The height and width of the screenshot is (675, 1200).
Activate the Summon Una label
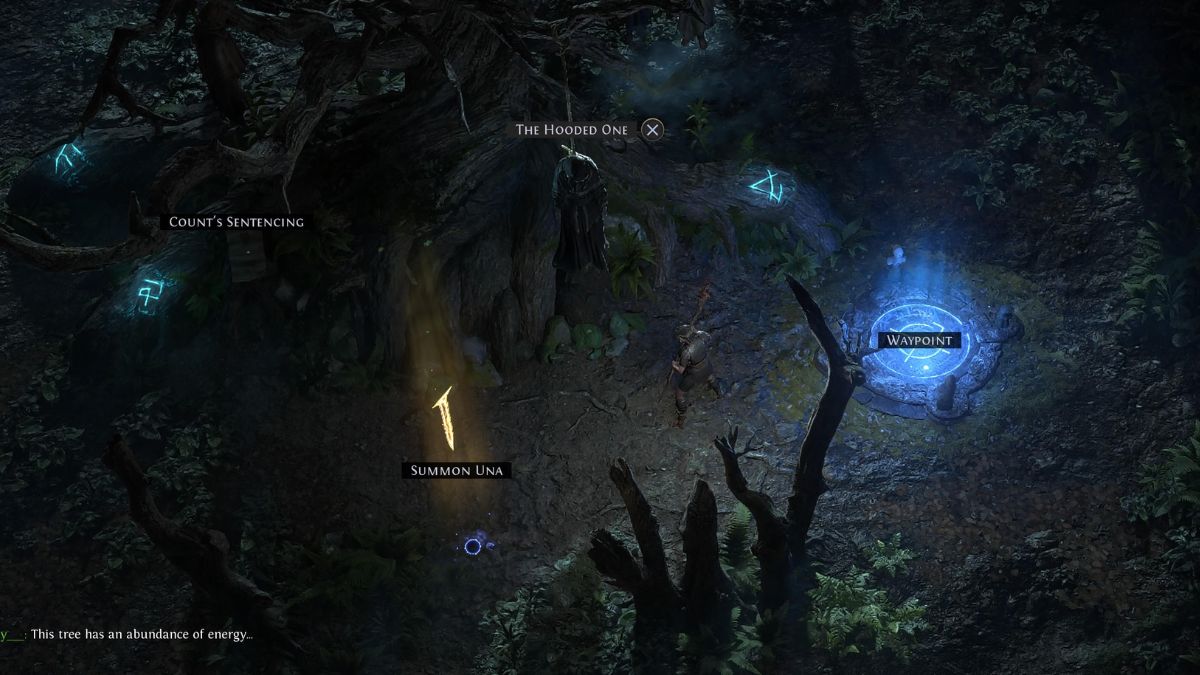pyautogui.click(x=455, y=470)
